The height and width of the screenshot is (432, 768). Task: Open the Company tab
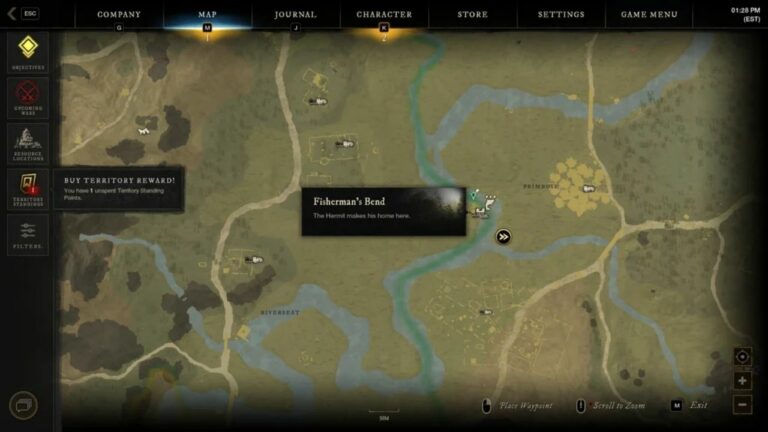(119, 15)
